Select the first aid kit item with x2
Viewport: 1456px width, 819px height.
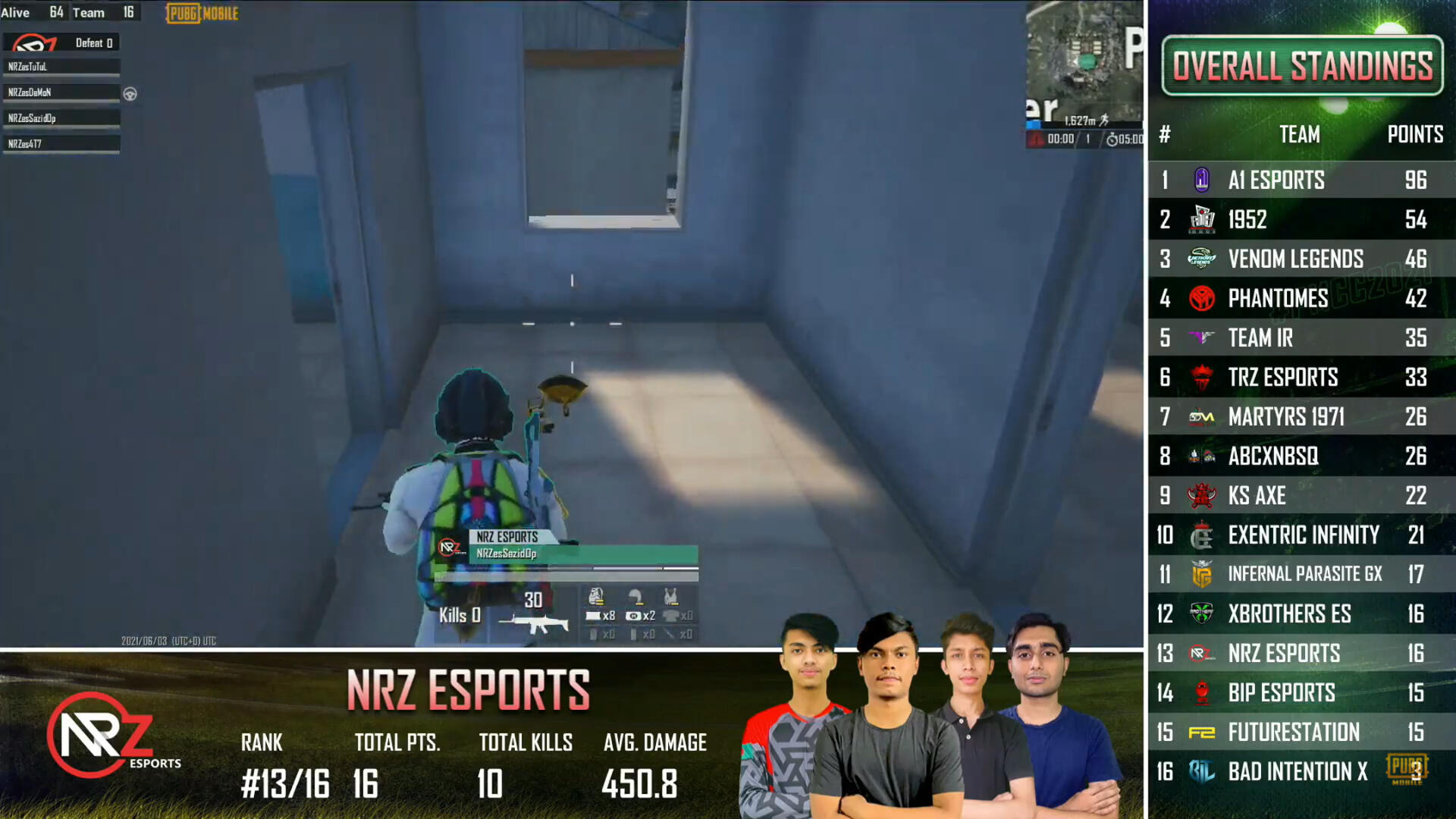pos(639,616)
